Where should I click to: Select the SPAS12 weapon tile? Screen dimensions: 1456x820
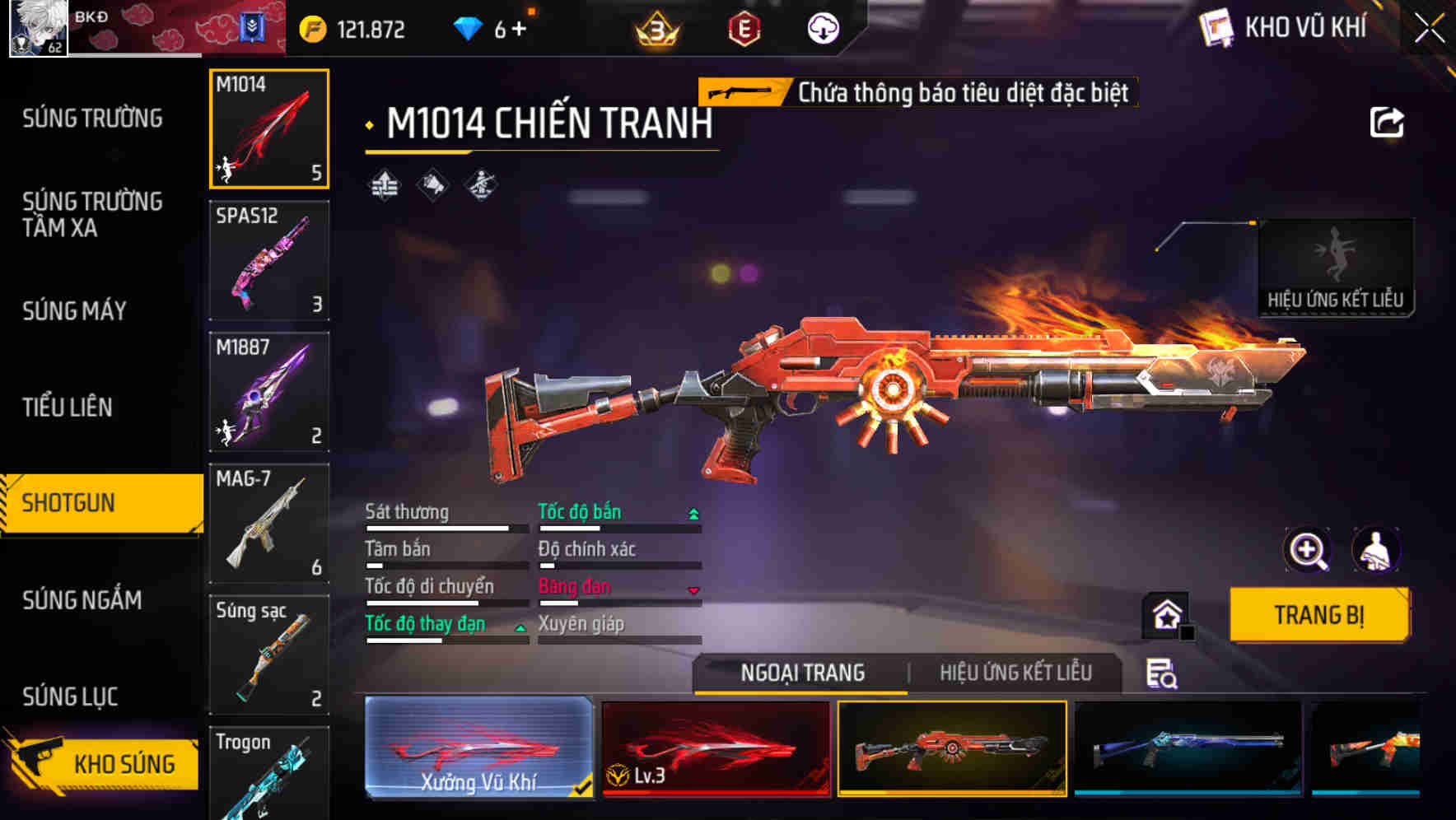point(269,260)
